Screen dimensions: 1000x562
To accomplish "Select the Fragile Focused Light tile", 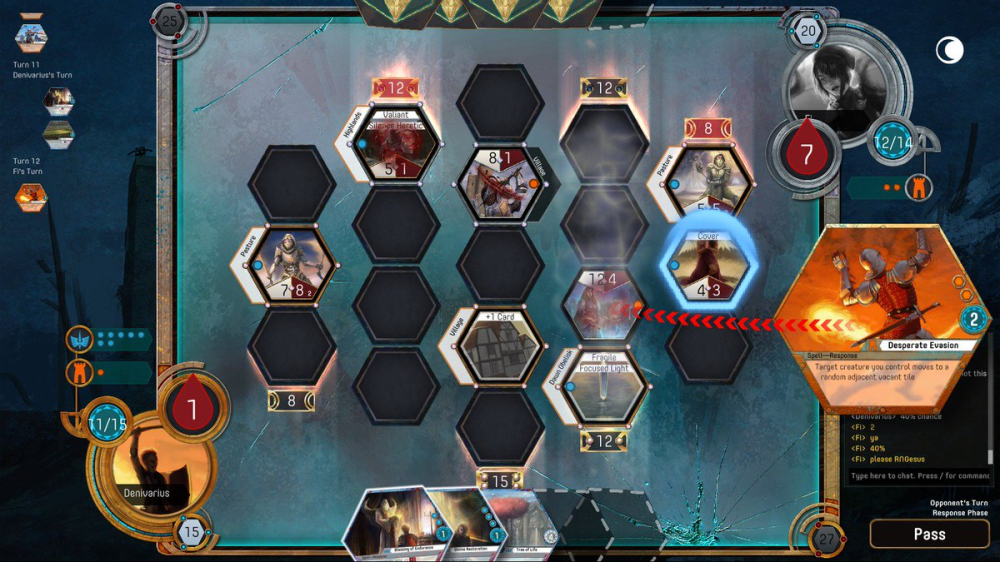I will [604, 385].
